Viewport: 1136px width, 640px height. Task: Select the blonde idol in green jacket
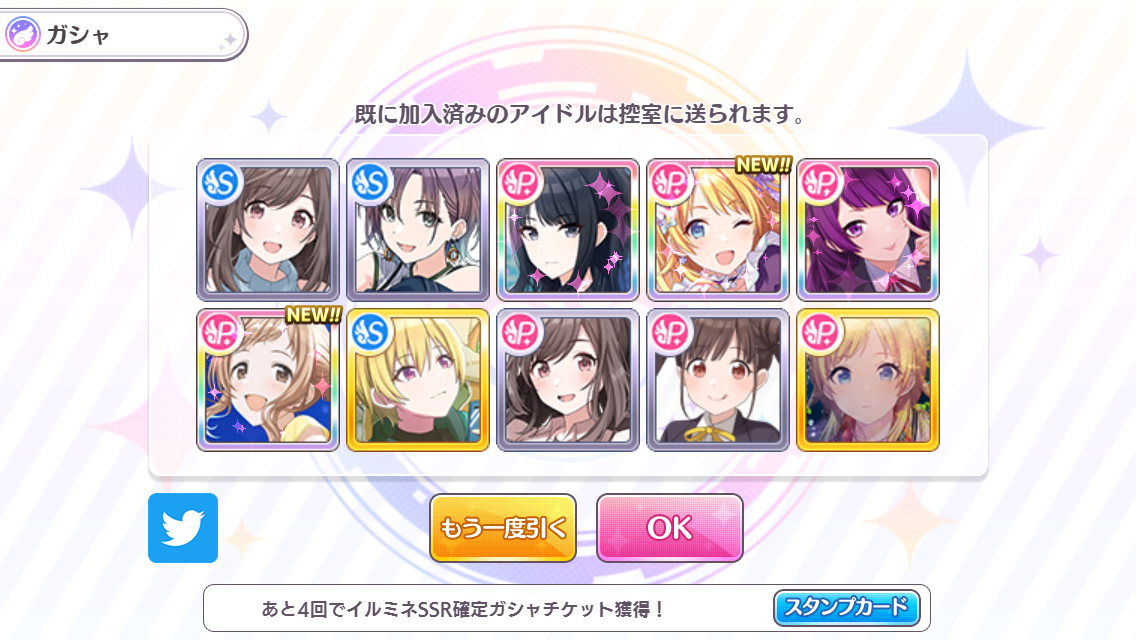click(418, 380)
